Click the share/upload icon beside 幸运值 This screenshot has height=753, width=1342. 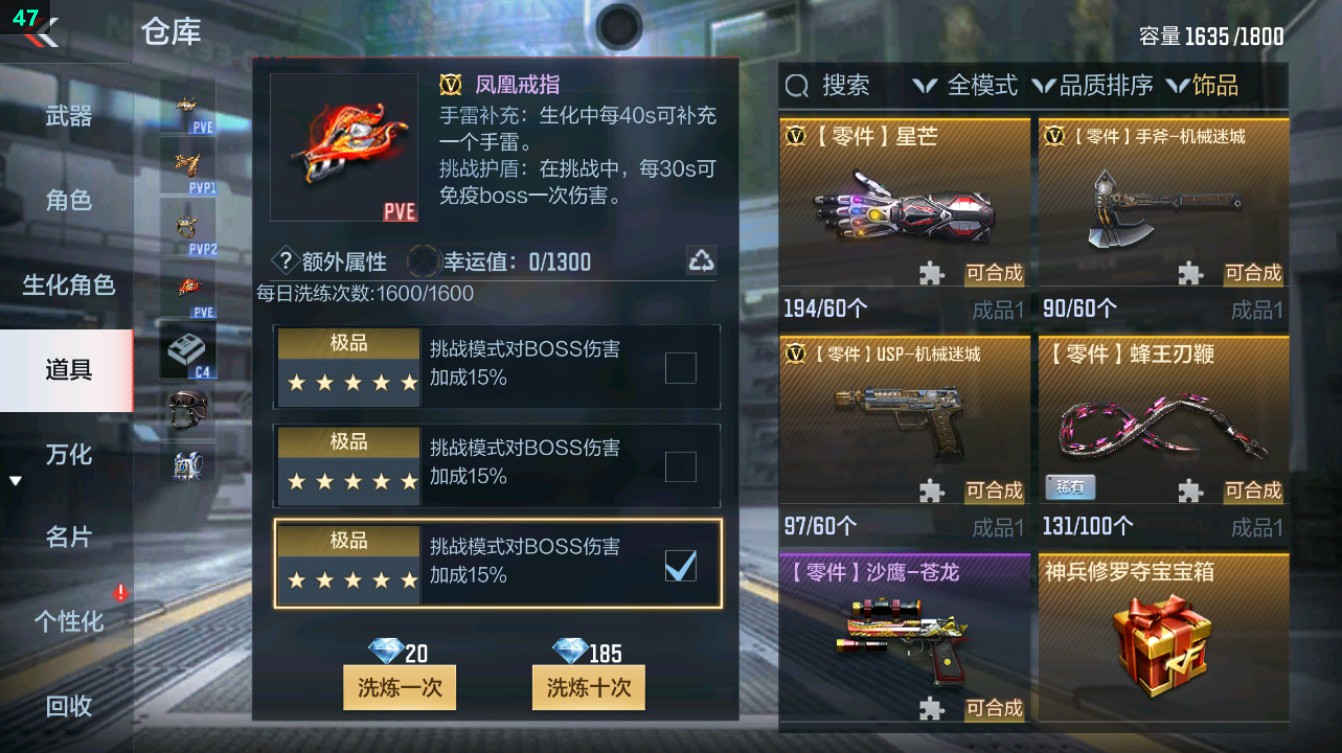703,260
